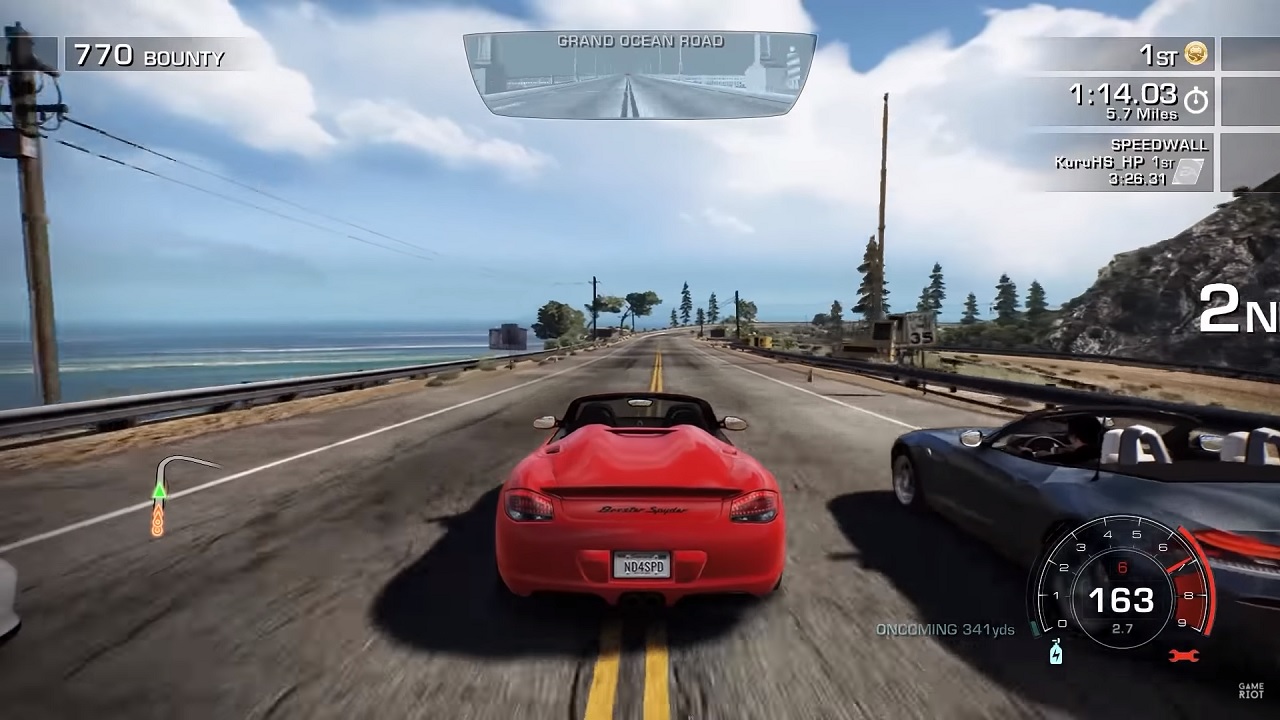Switch to the BOUNTY display panel

click(x=150, y=56)
